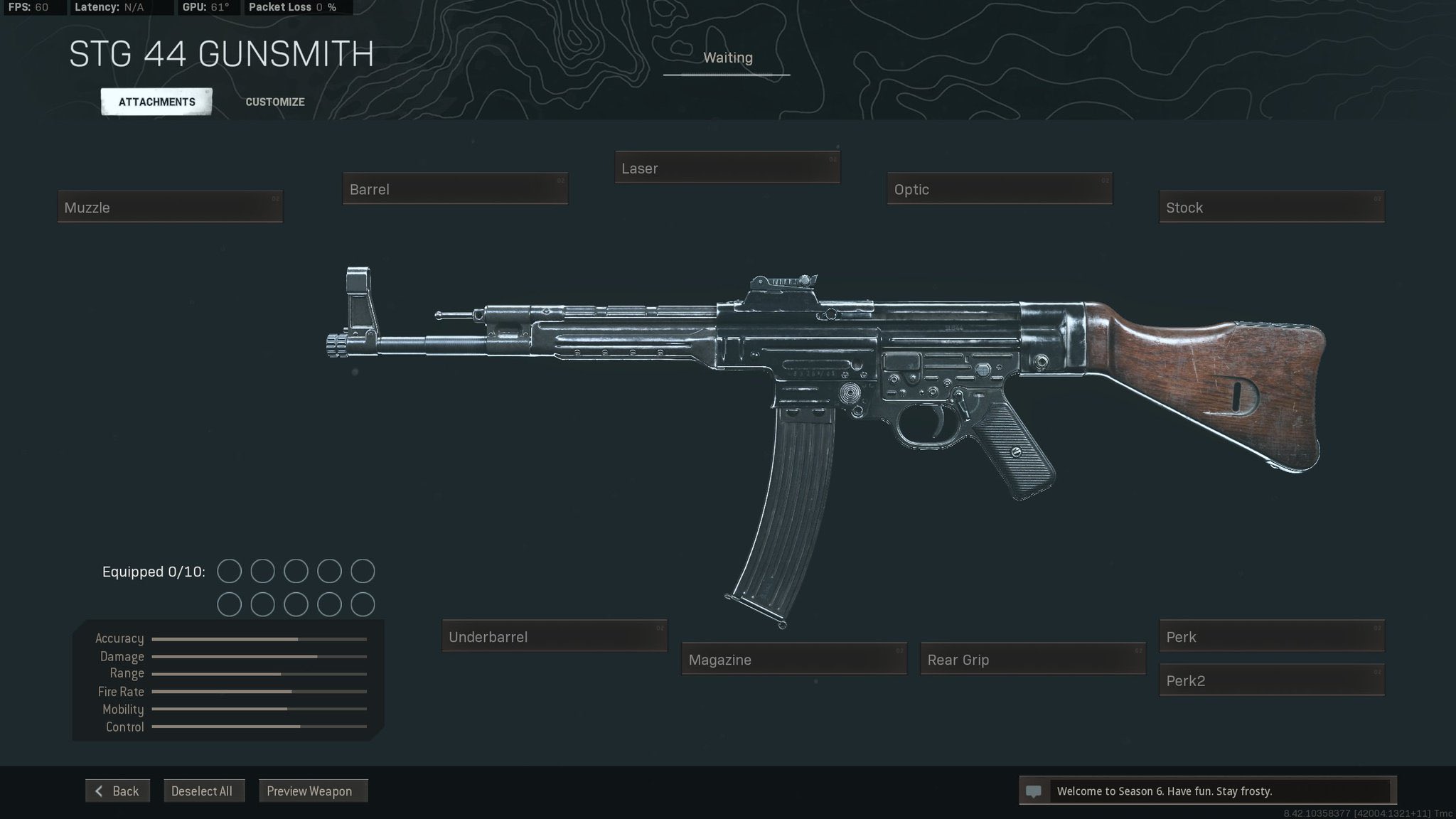The height and width of the screenshot is (819, 1456).
Task: Open the Stock attachment slot
Action: pyautogui.click(x=1270, y=207)
